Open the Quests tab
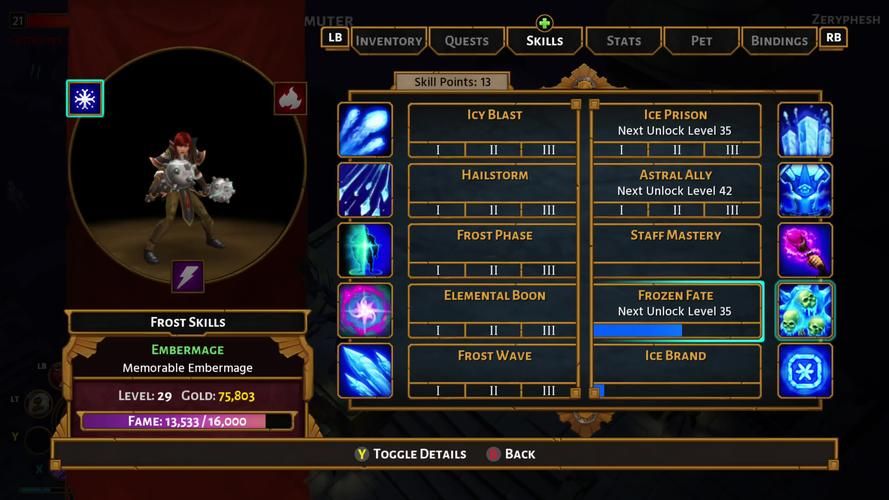The image size is (889, 500). coord(466,41)
